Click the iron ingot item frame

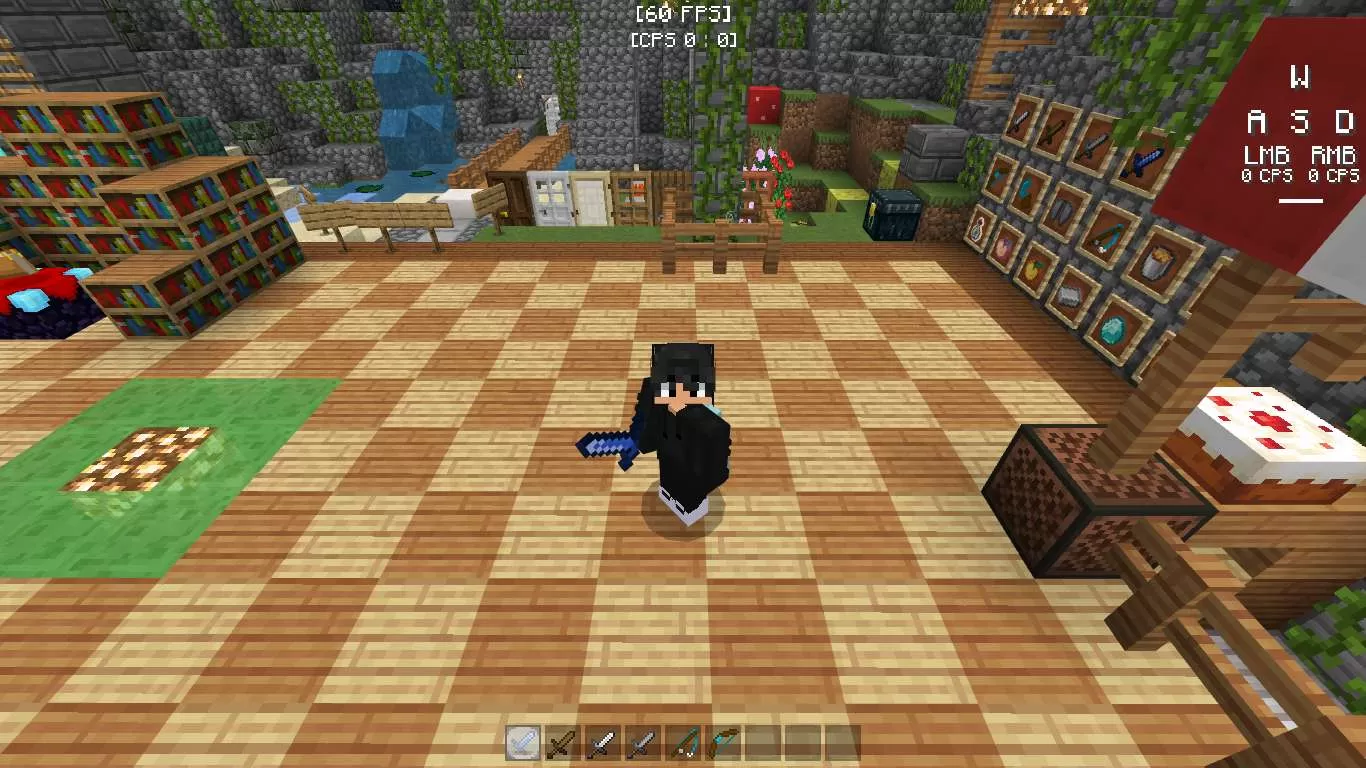[1070, 297]
